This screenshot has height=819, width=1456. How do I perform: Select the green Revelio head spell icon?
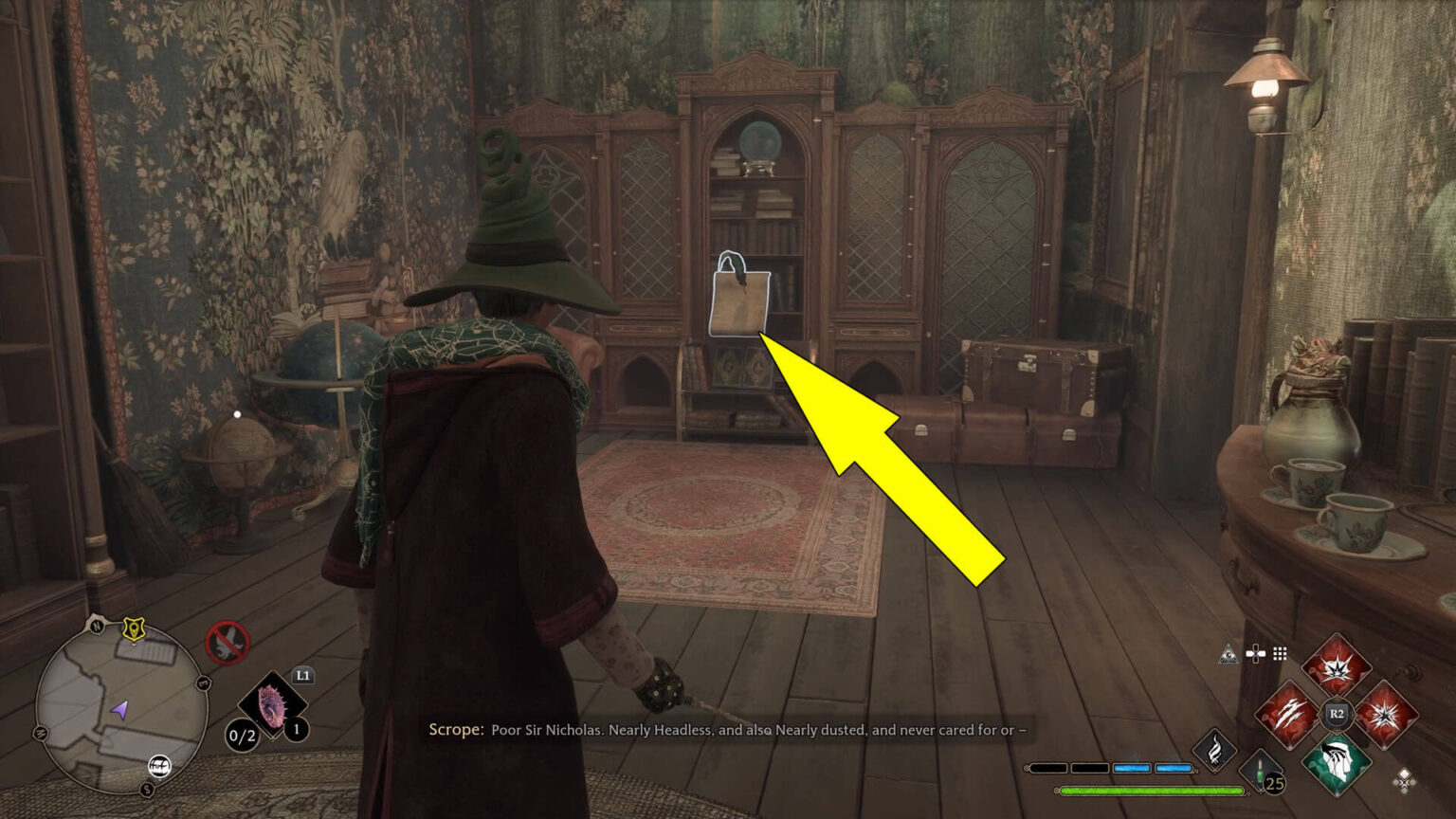tap(1337, 764)
